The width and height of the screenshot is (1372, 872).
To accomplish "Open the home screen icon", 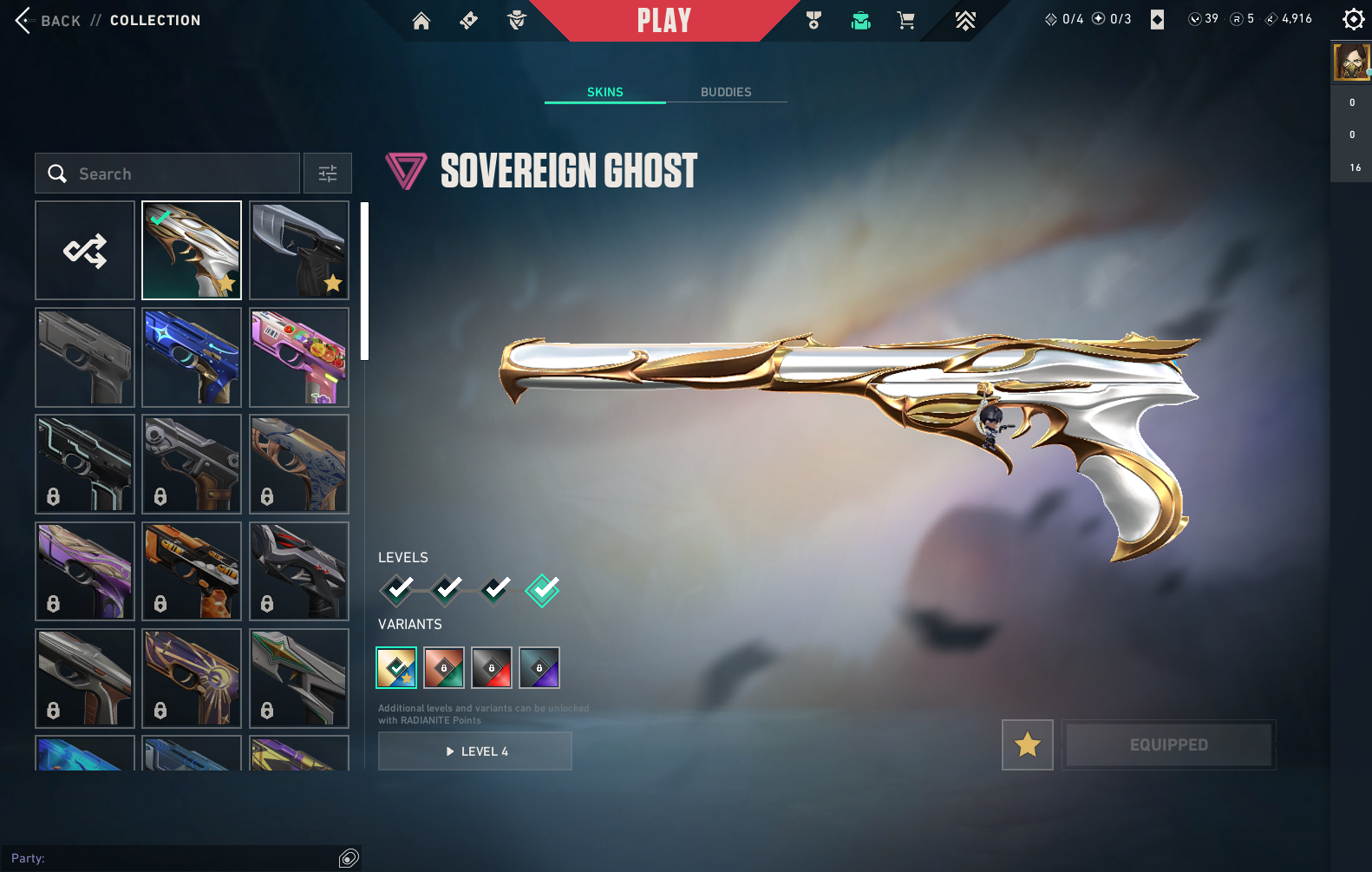I will 421,21.
